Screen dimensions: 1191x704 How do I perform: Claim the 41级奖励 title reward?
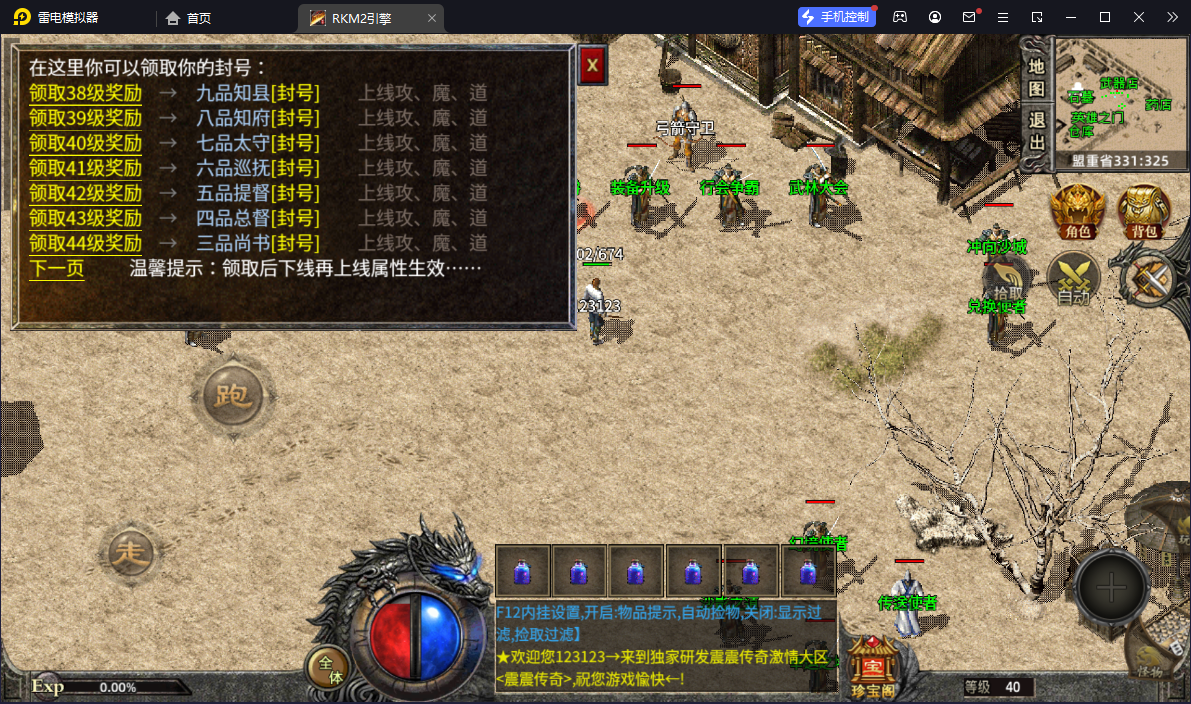[85, 168]
